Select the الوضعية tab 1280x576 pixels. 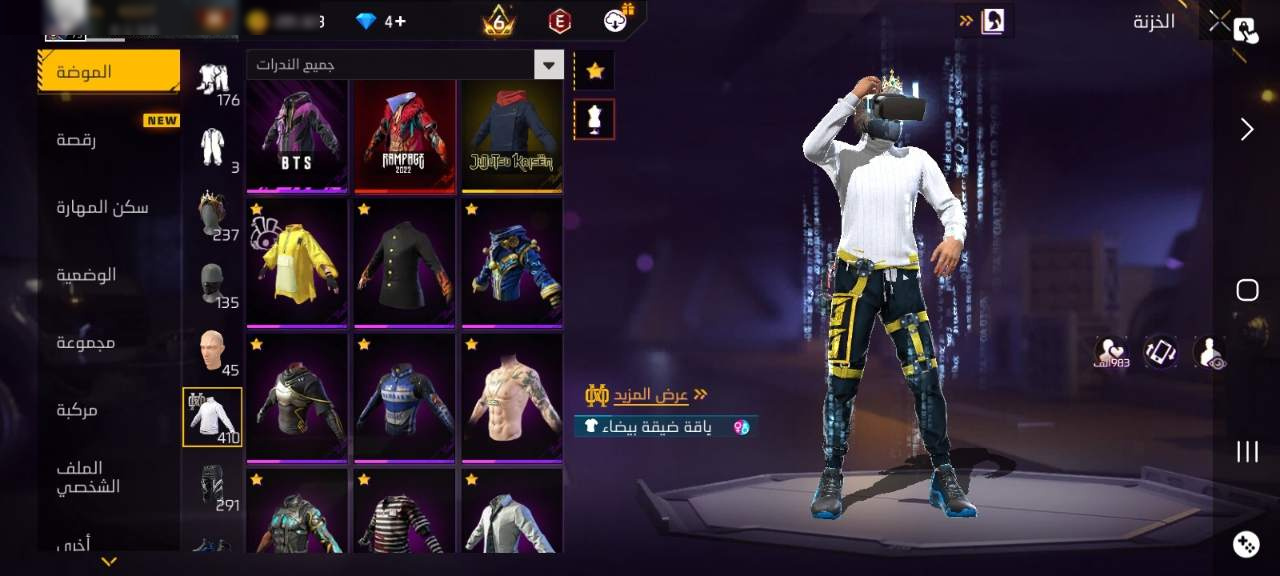point(86,275)
